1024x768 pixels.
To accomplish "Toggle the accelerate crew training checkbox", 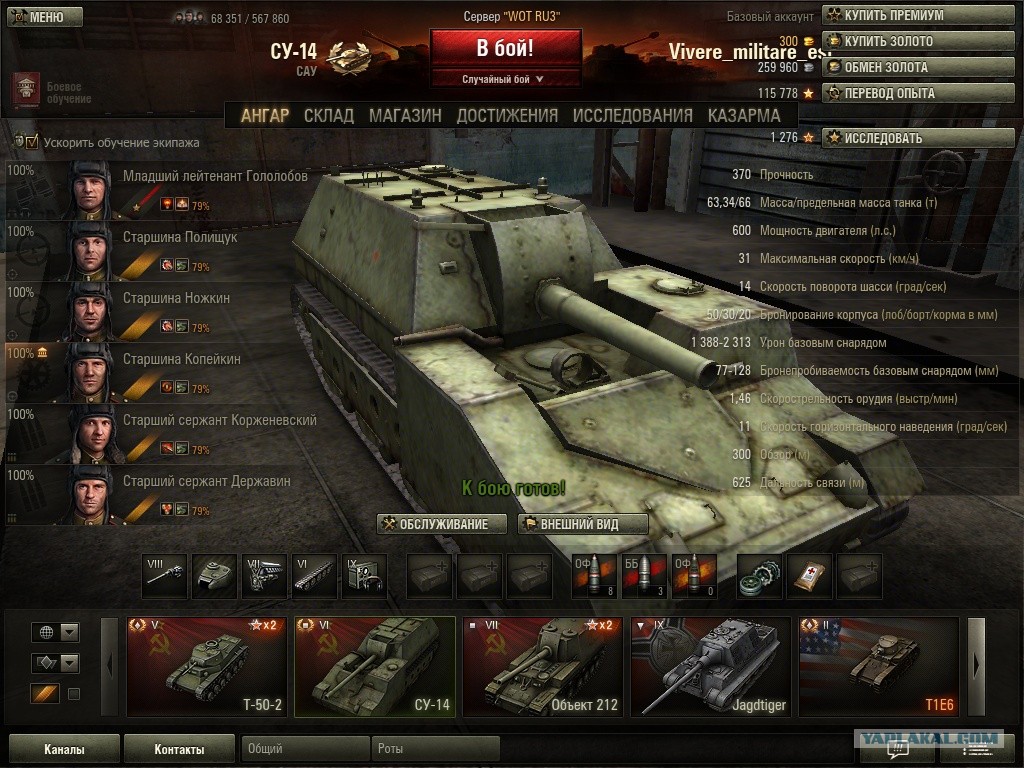I will [x=32, y=142].
